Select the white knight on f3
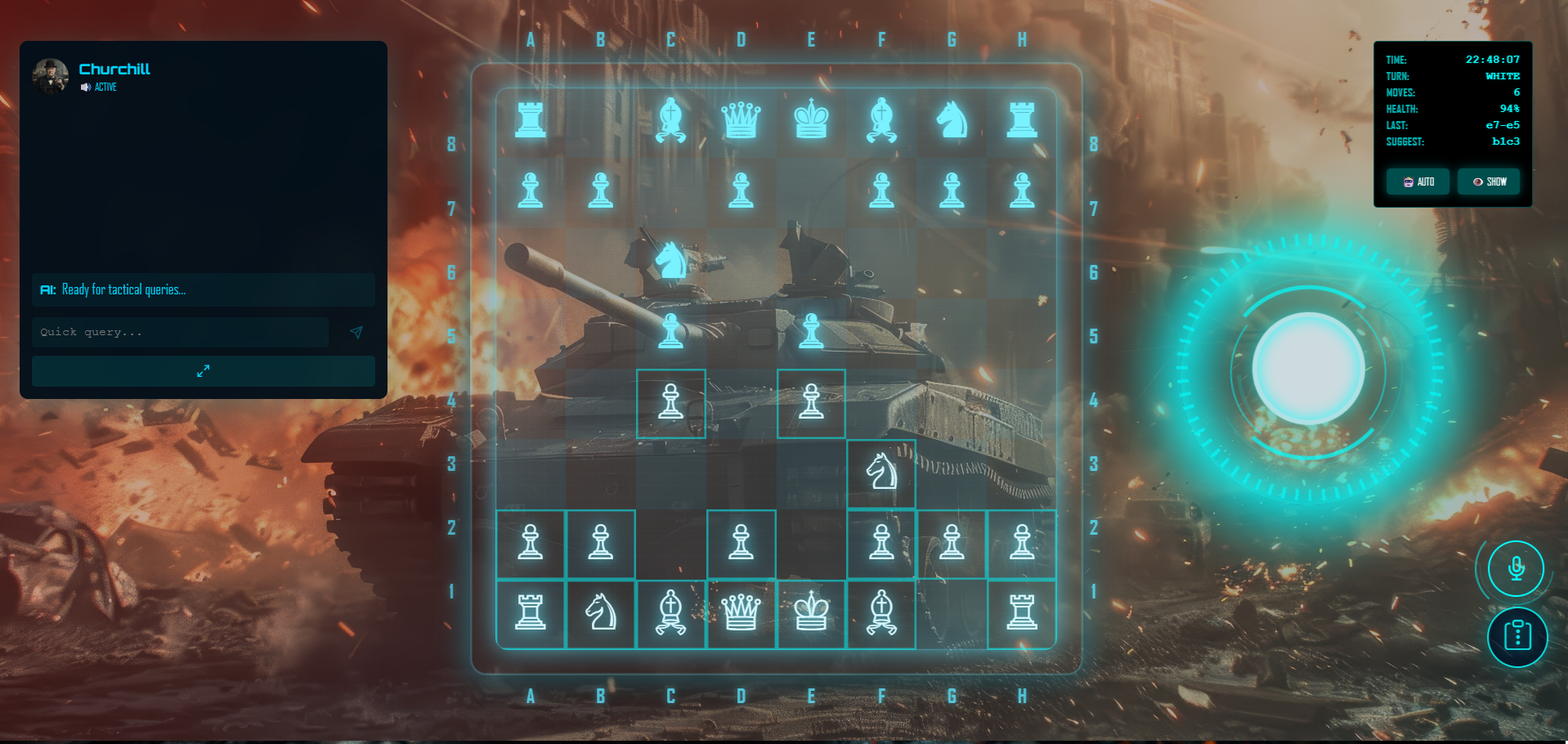Screen dimensions: 1568x744 click(881, 473)
